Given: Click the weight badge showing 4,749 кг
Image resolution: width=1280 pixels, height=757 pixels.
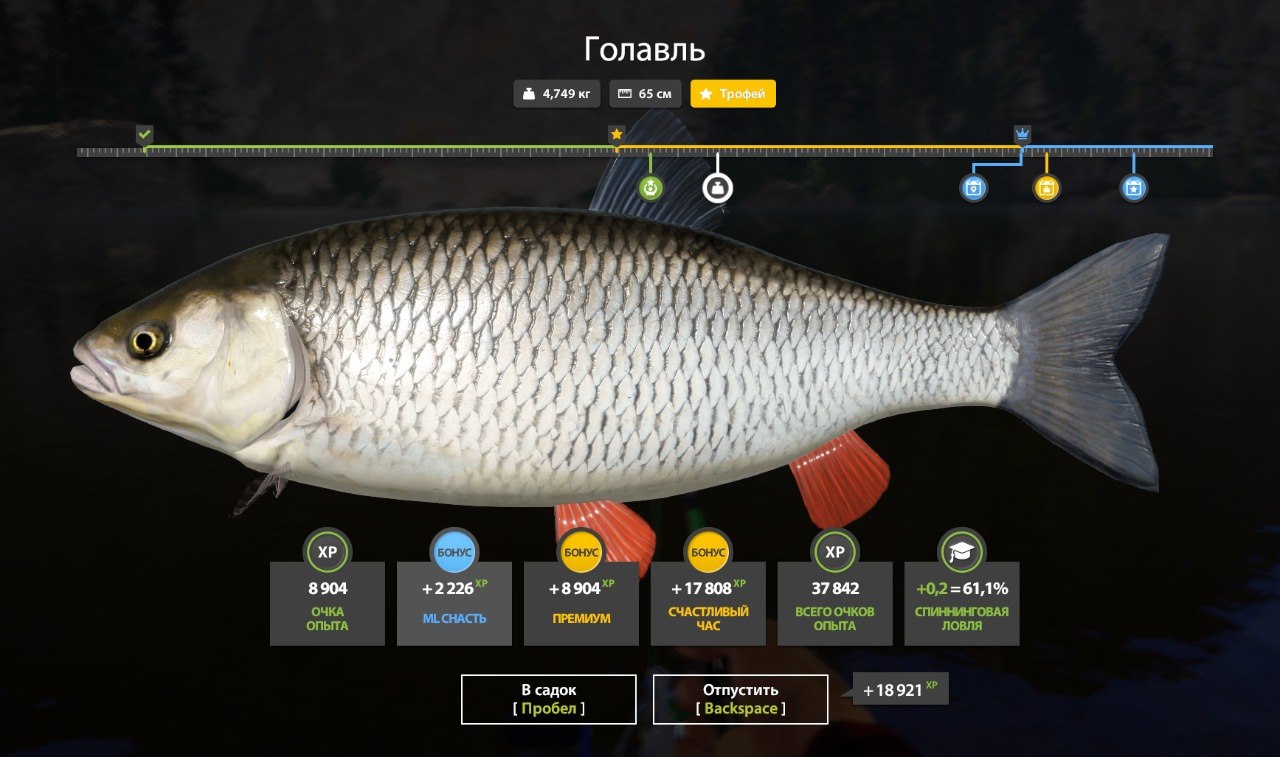Looking at the screenshot, I should 556,93.
